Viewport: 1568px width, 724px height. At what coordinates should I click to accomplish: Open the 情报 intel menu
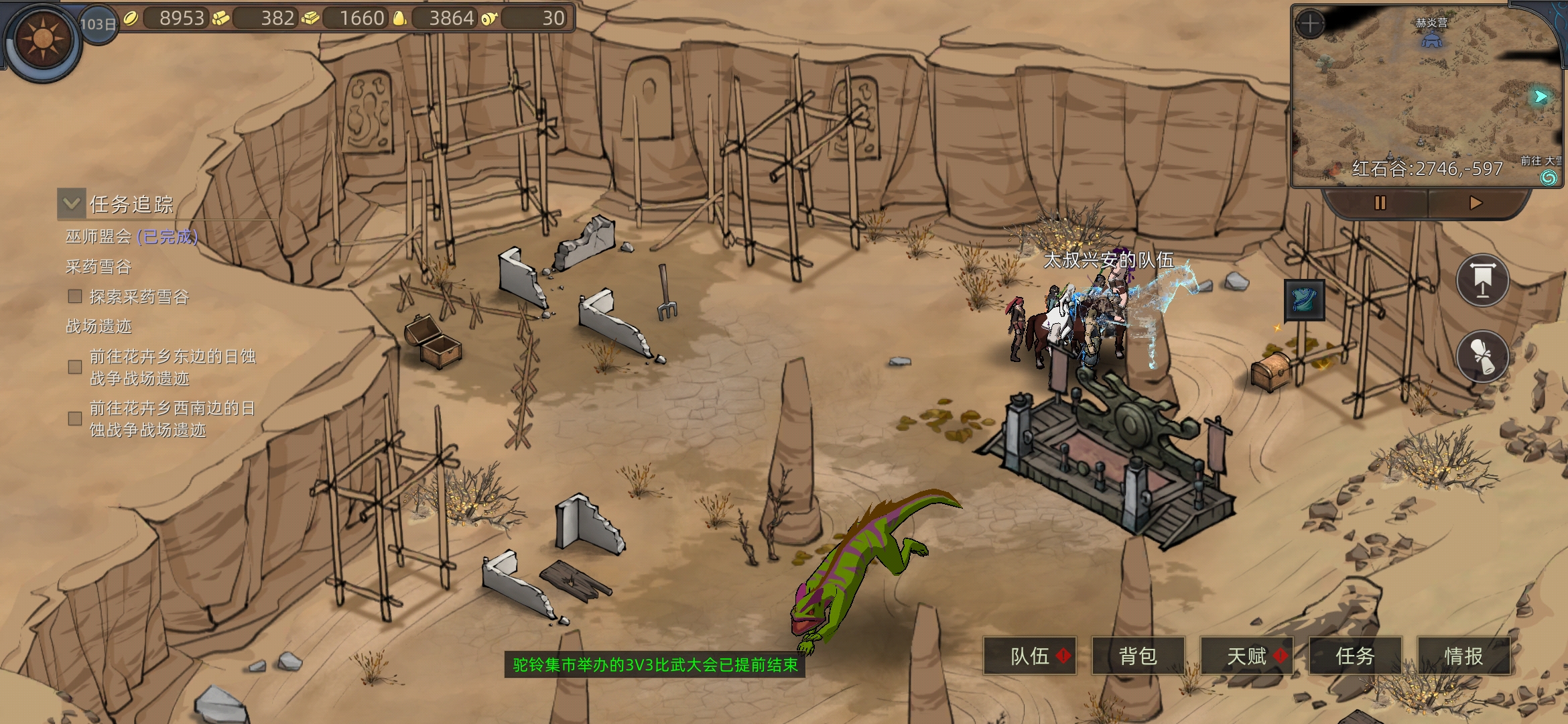tap(1463, 656)
